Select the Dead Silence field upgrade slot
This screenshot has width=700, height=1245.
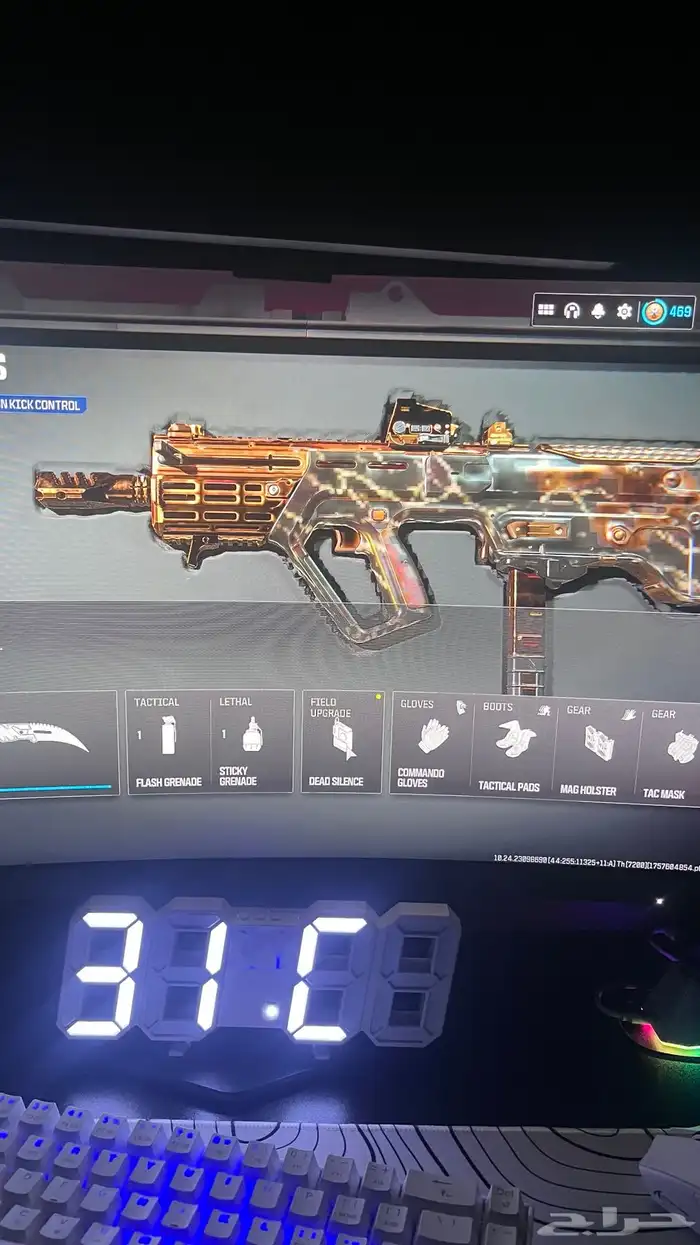pyautogui.click(x=342, y=741)
